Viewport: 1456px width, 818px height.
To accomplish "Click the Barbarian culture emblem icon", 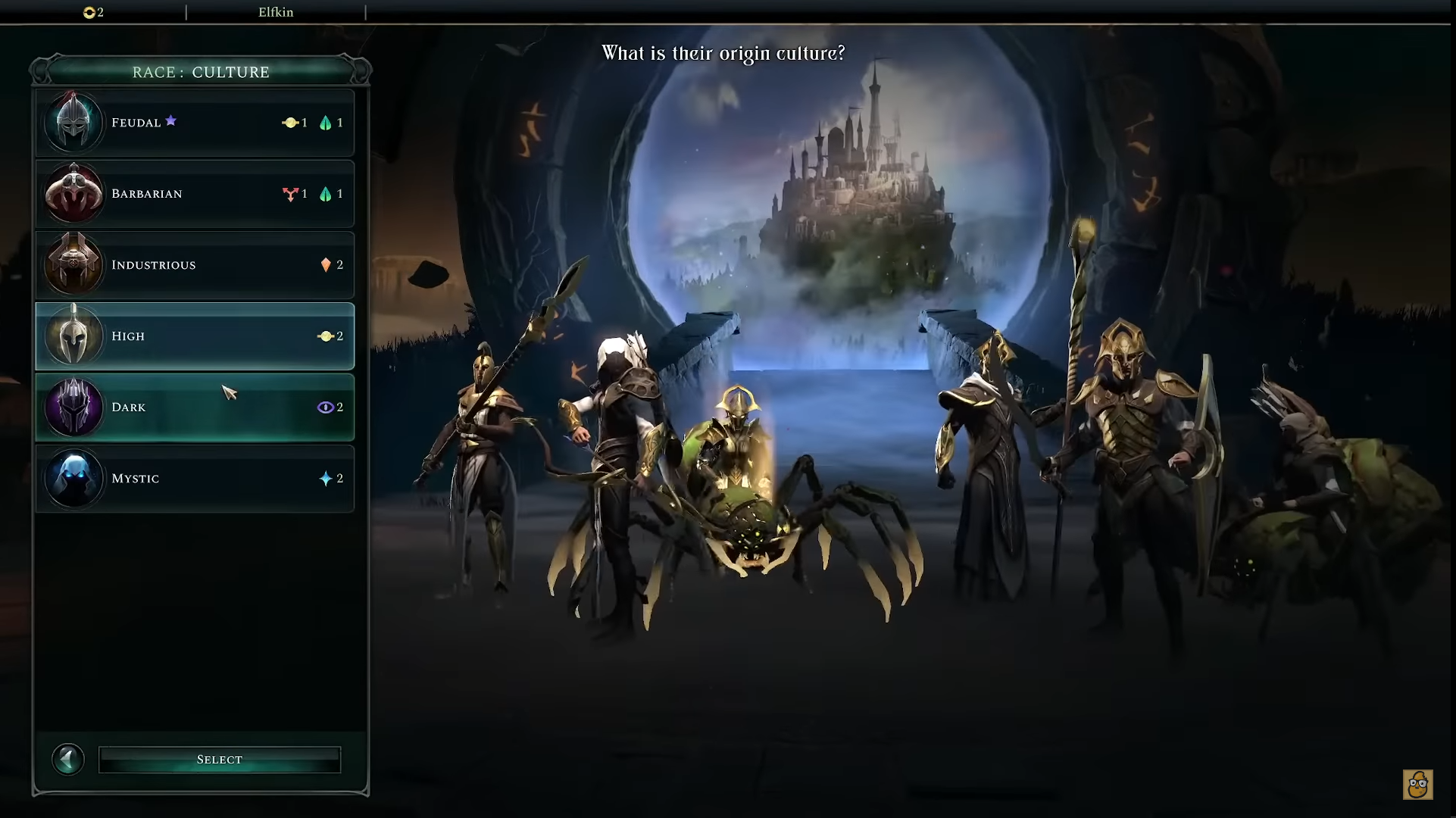I will [x=74, y=193].
